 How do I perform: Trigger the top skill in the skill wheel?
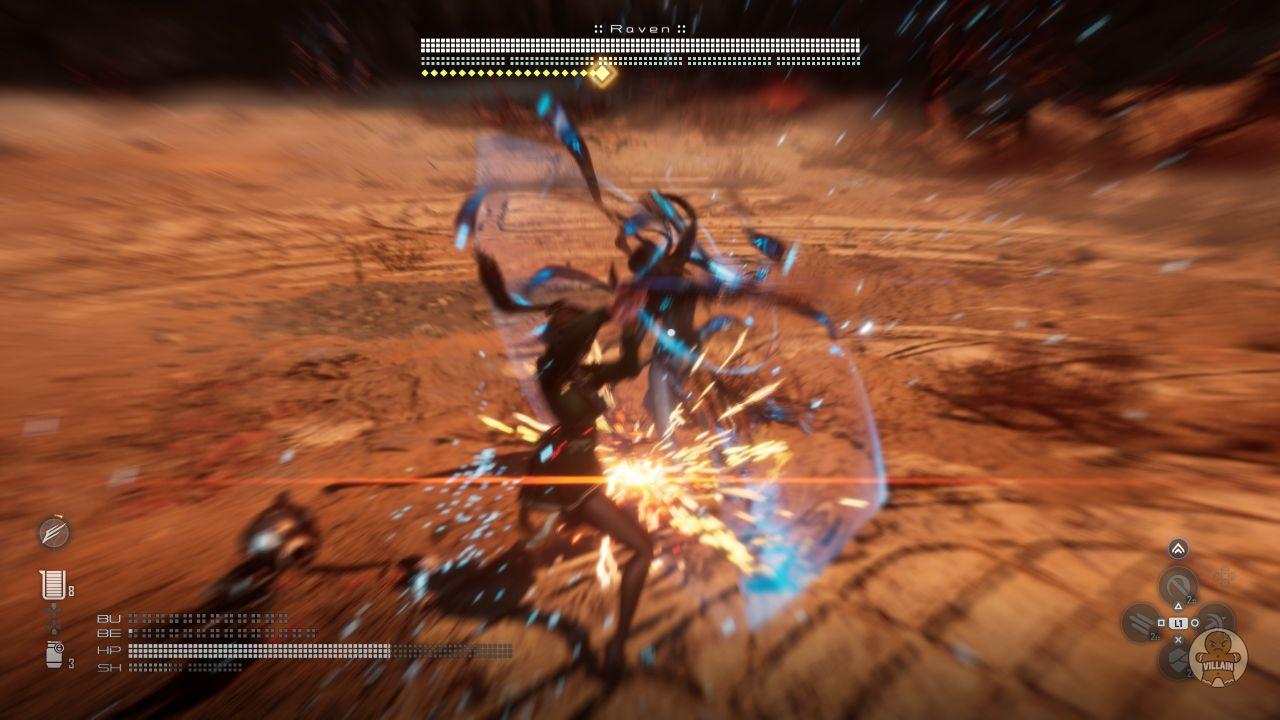click(1178, 586)
